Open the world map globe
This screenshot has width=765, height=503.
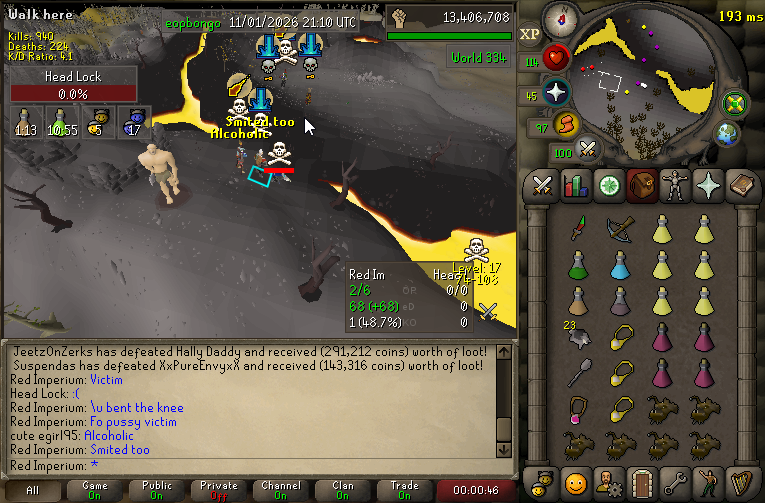727,134
